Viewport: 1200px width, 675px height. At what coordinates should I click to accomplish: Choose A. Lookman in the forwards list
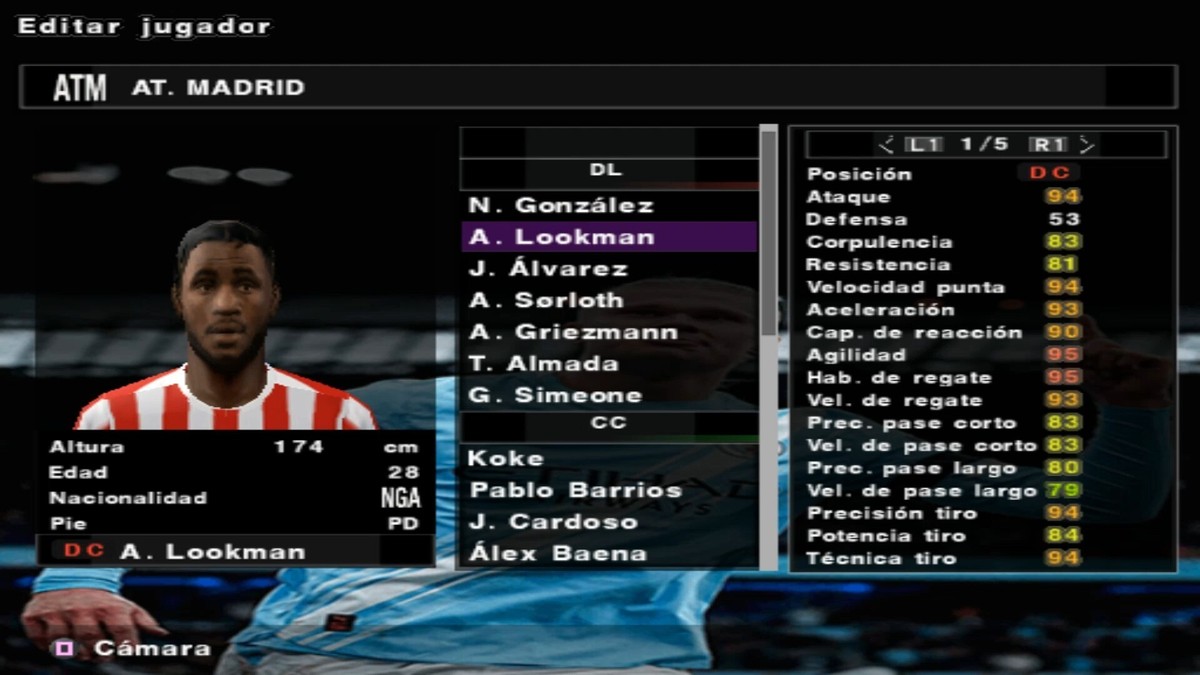(x=560, y=238)
